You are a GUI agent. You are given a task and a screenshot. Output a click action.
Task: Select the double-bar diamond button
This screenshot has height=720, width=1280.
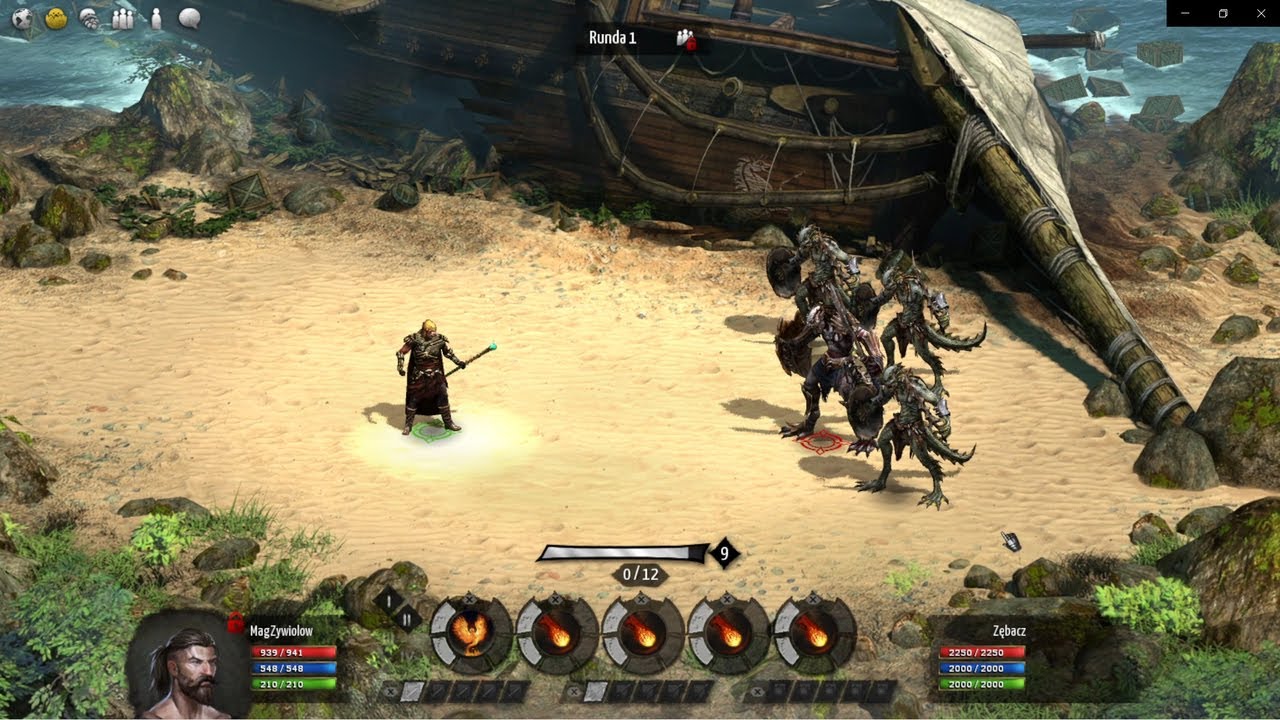tap(410, 620)
